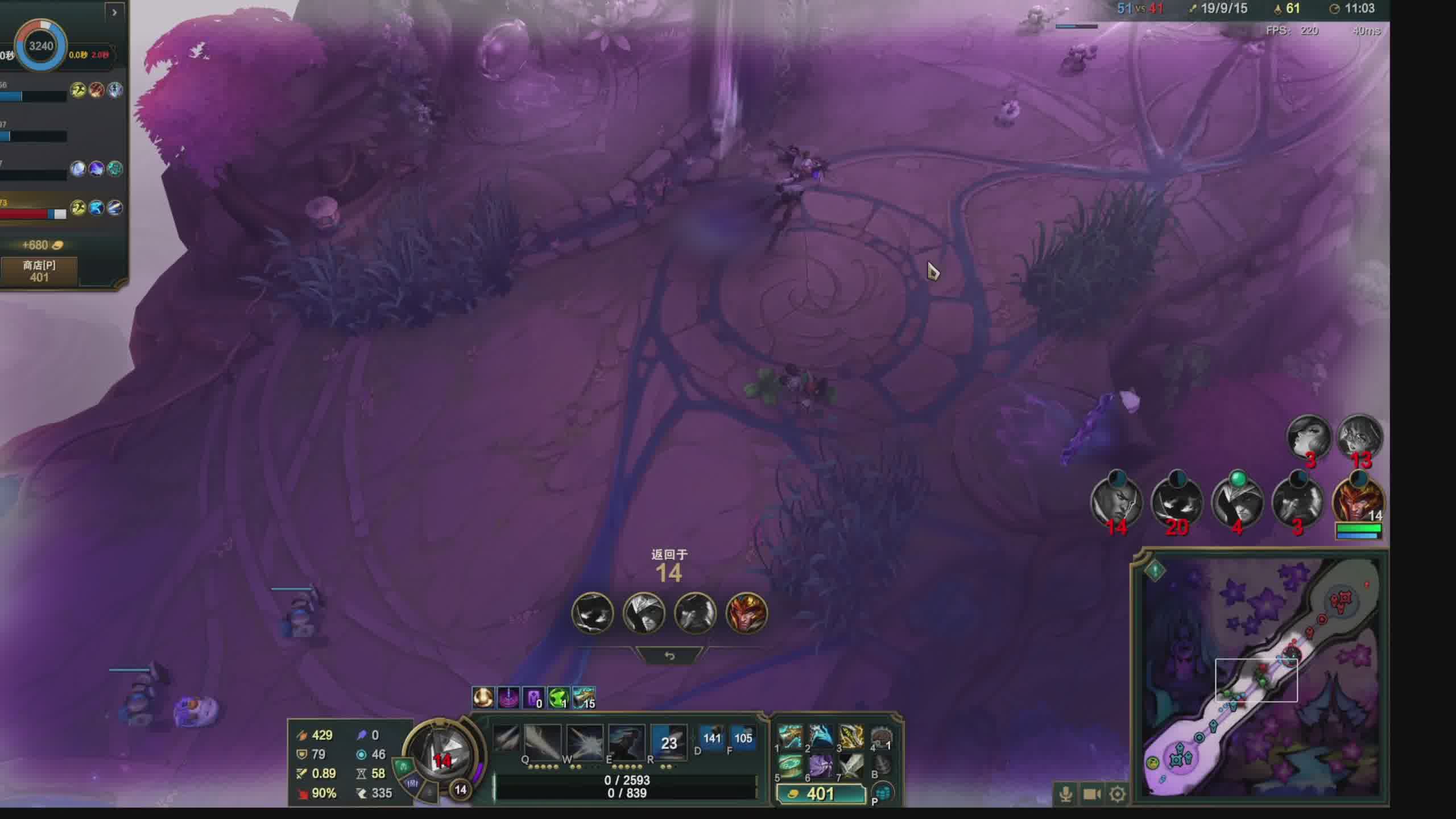Click the F summoner spell showing 105

[x=743, y=739]
